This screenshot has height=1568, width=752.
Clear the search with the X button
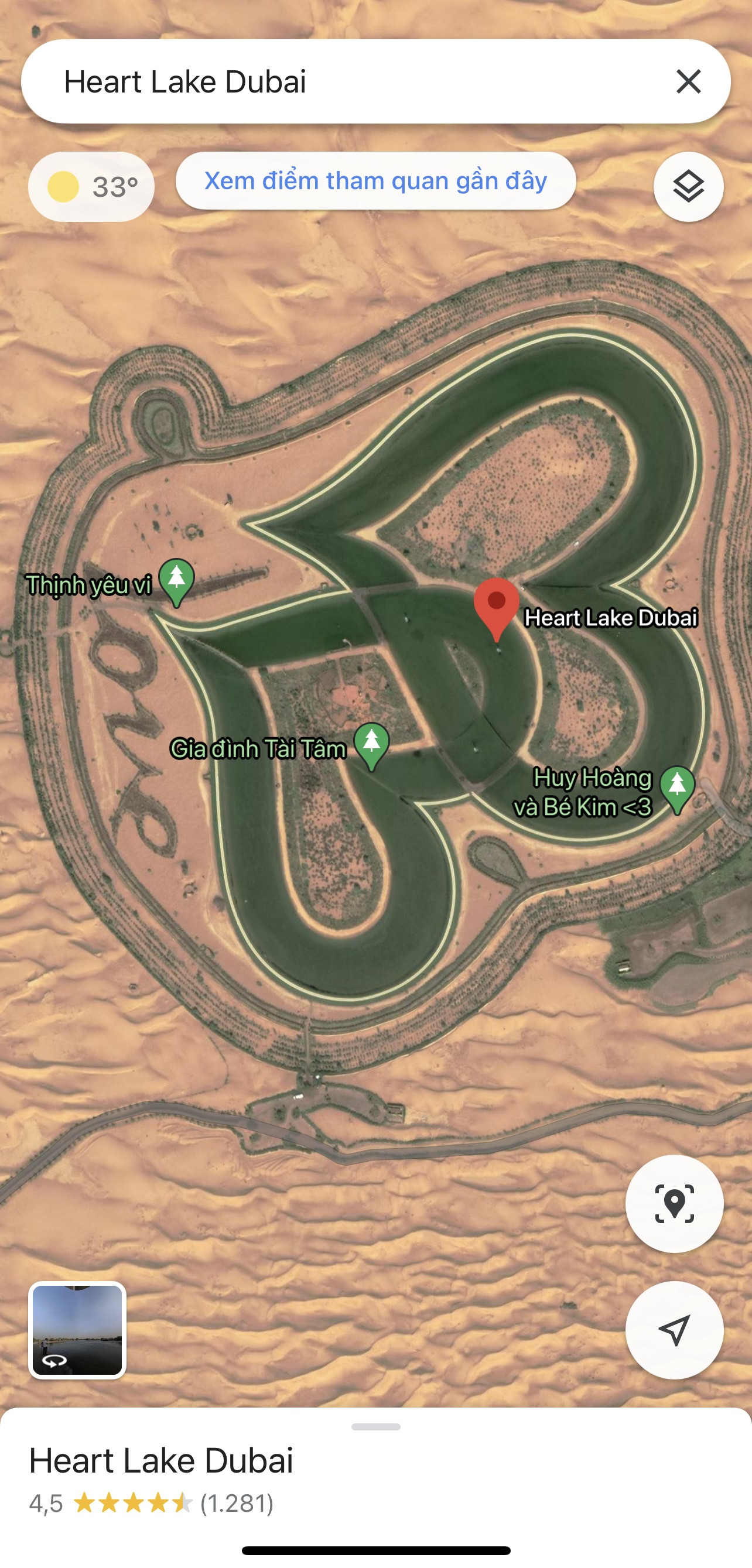pos(688,82)
